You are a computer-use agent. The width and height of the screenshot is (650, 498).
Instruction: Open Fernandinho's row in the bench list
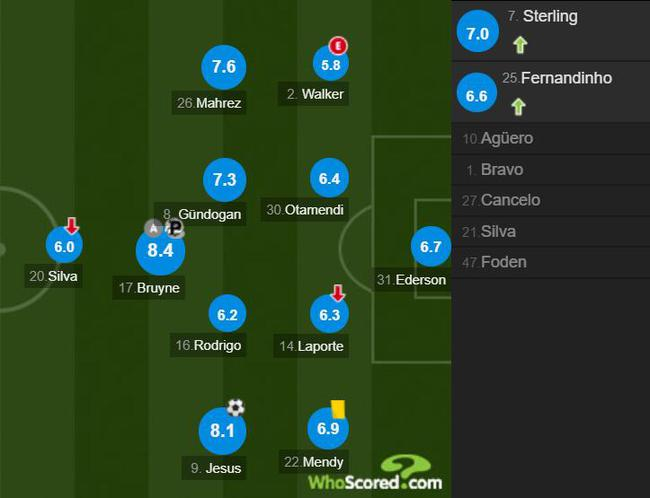(550, 93)
